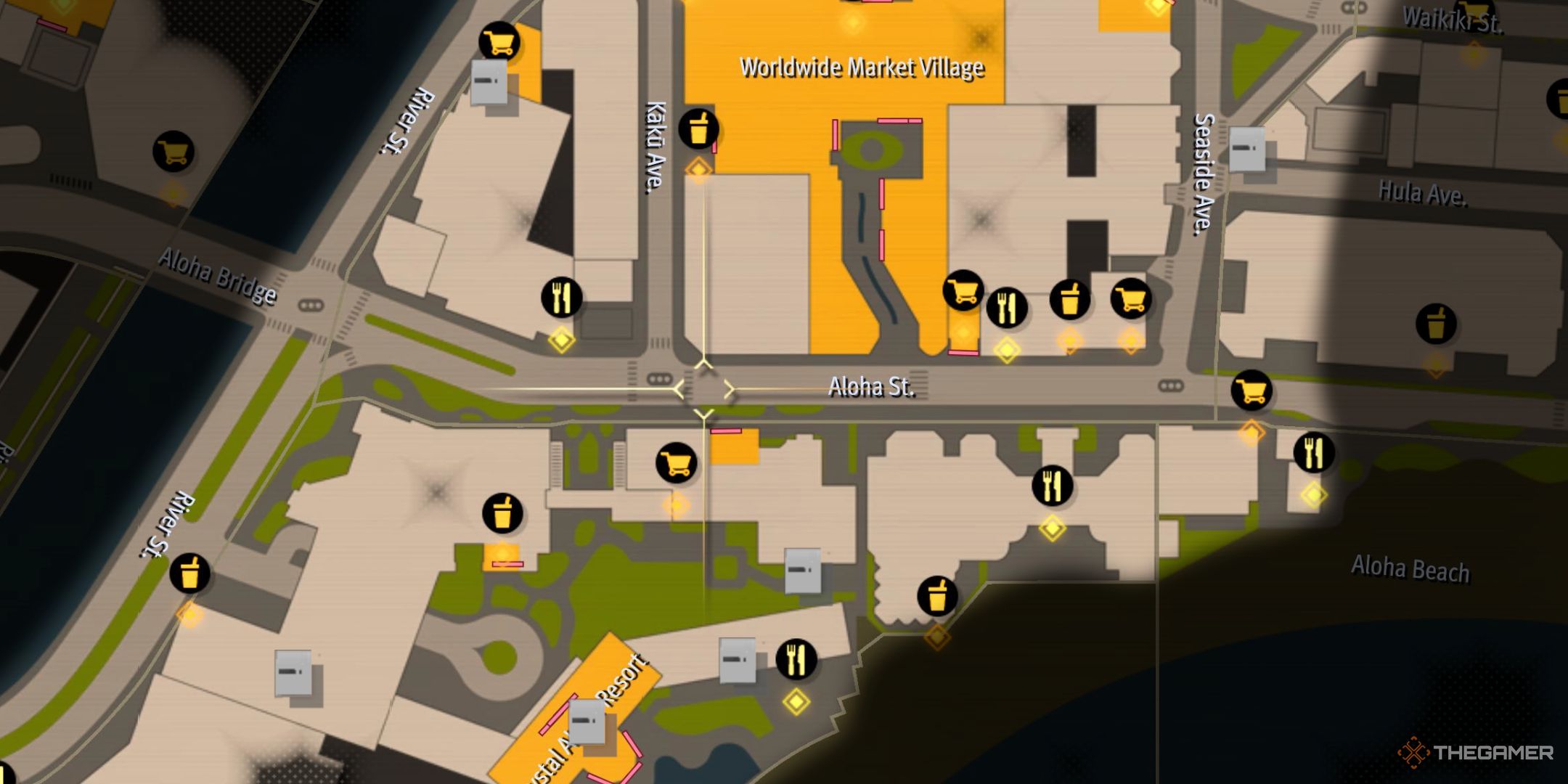Select the drink marker below Hula Ave.
The image size is (1568, 784).
[1435, 324]
